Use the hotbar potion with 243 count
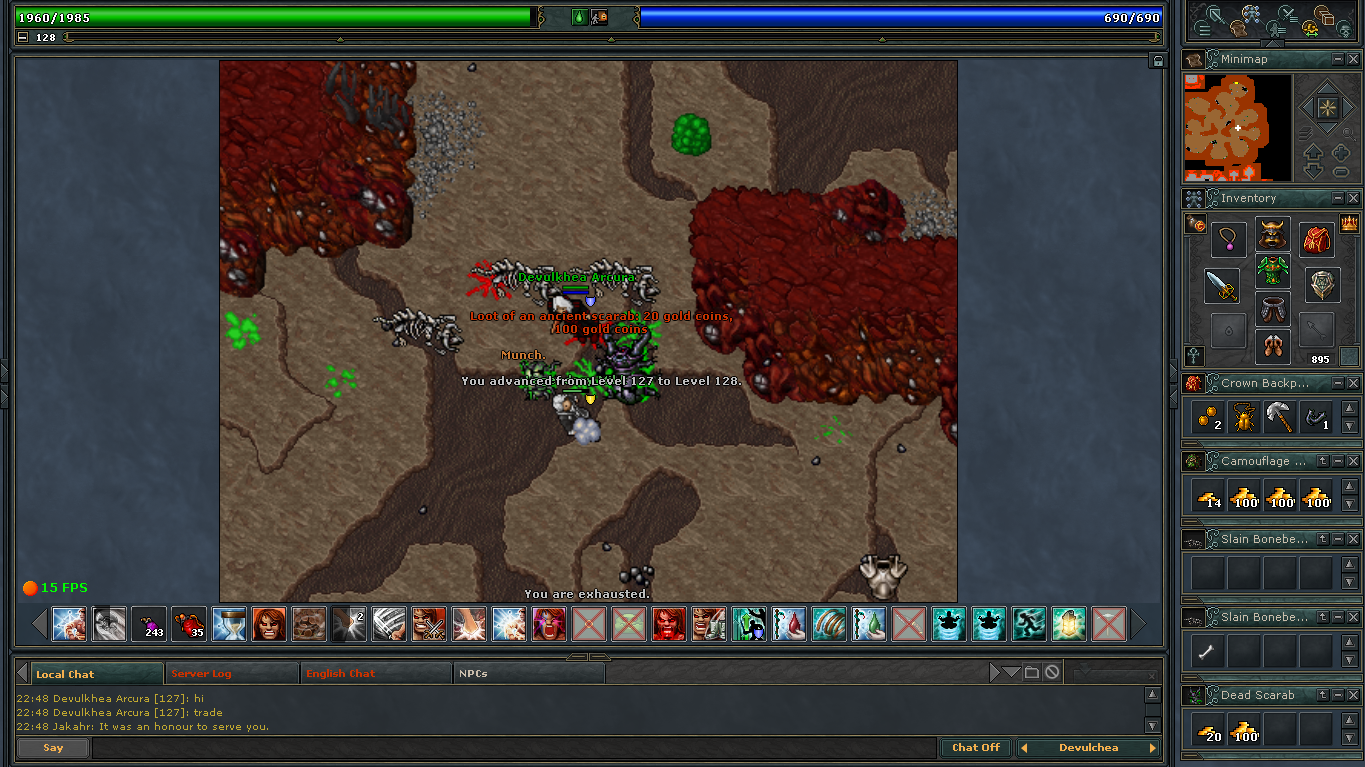 coord(150,624)
